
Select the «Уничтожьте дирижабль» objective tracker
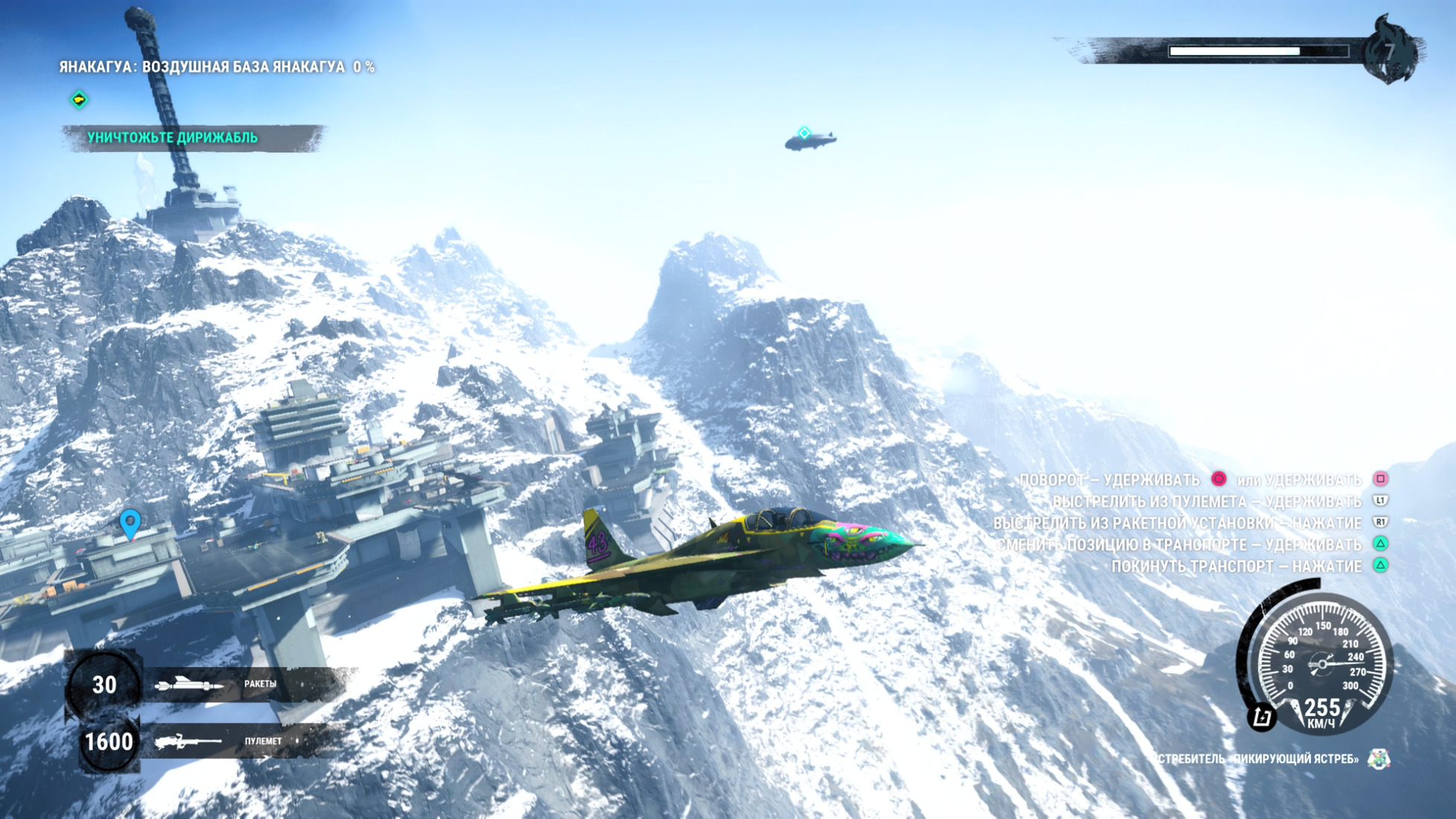173,138
